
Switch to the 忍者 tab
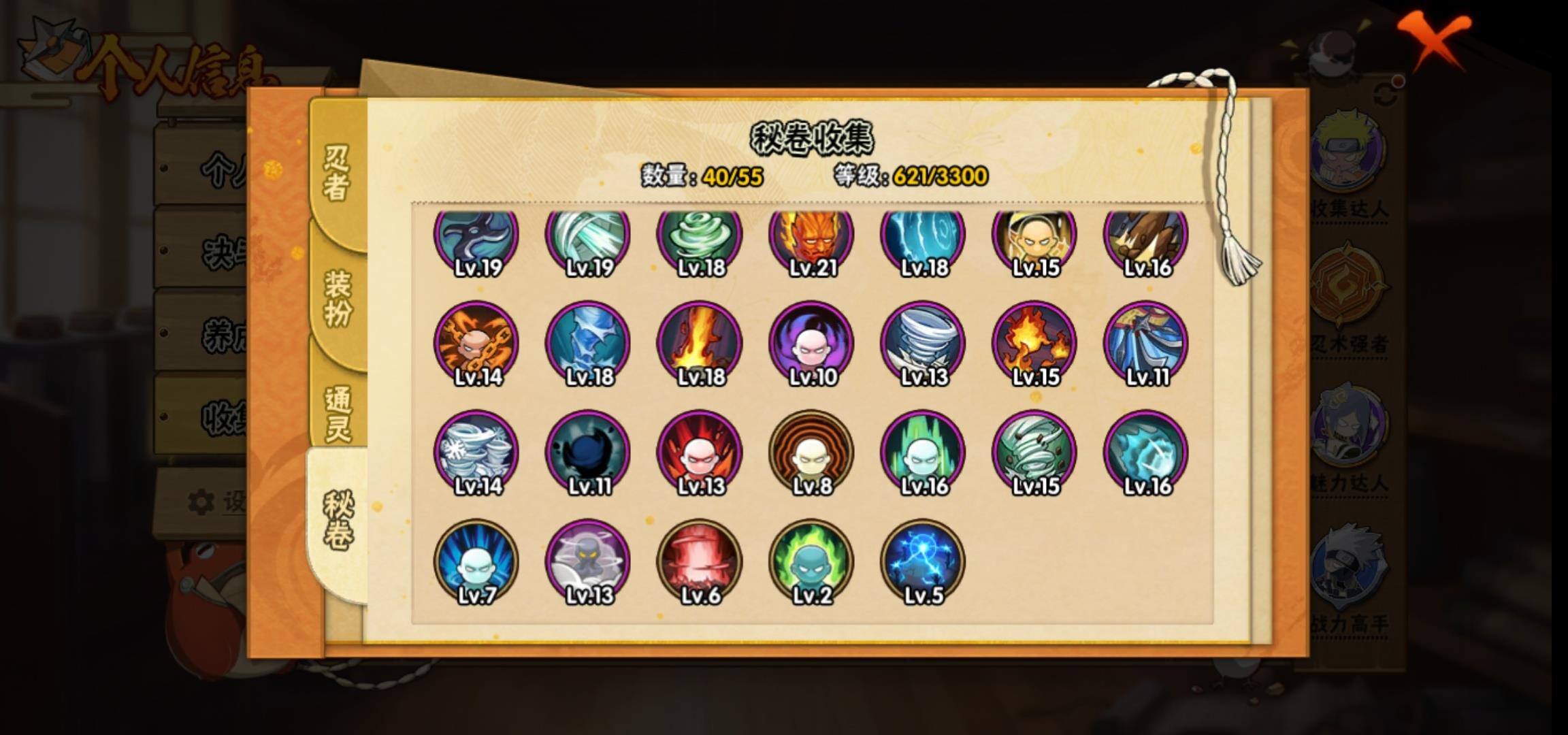tap(337, 174)
